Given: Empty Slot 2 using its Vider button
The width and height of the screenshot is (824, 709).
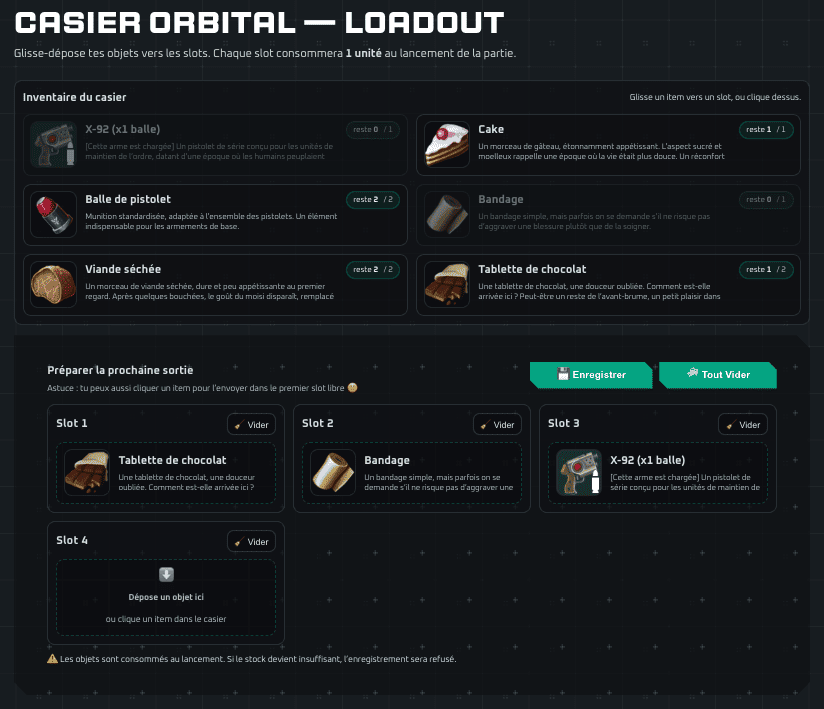Looking at the screenshot, I should click(x=497, y=424).
